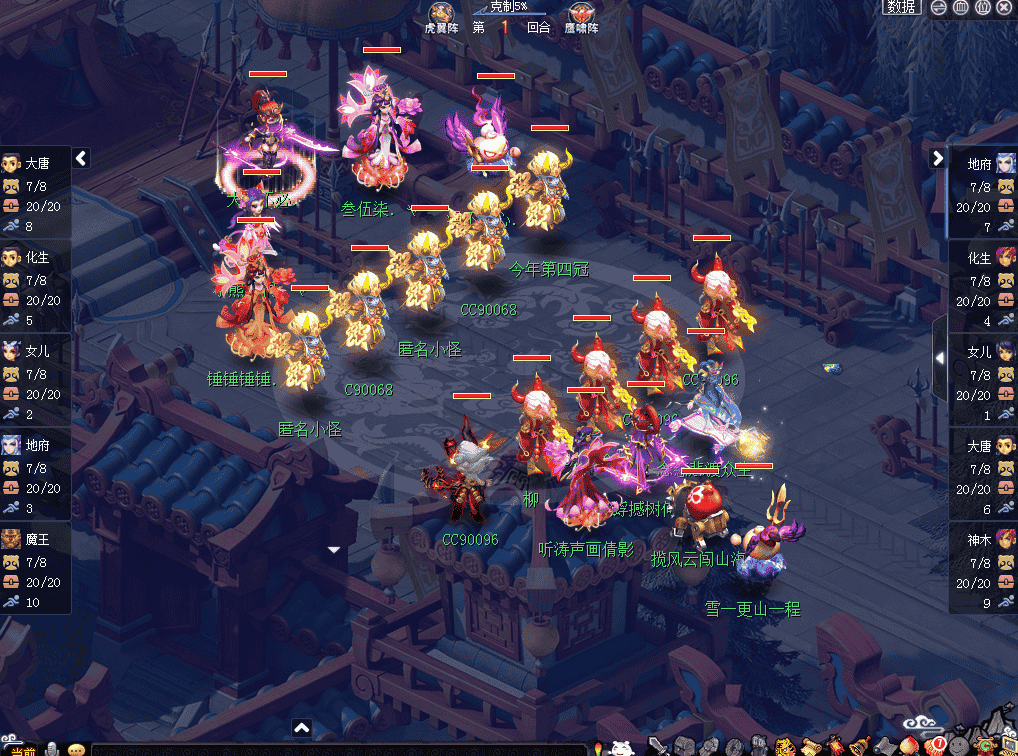Collapse the left team panel arrow

point(81,158)
